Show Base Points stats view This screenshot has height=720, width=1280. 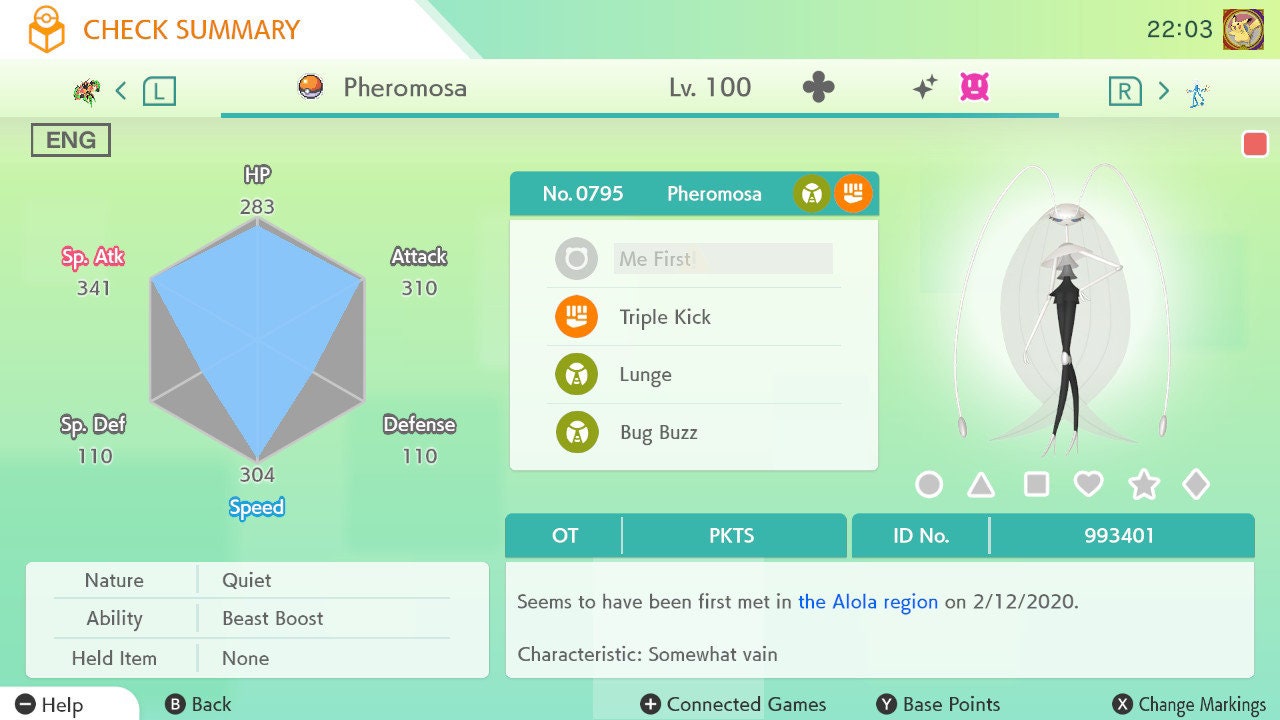938,705
